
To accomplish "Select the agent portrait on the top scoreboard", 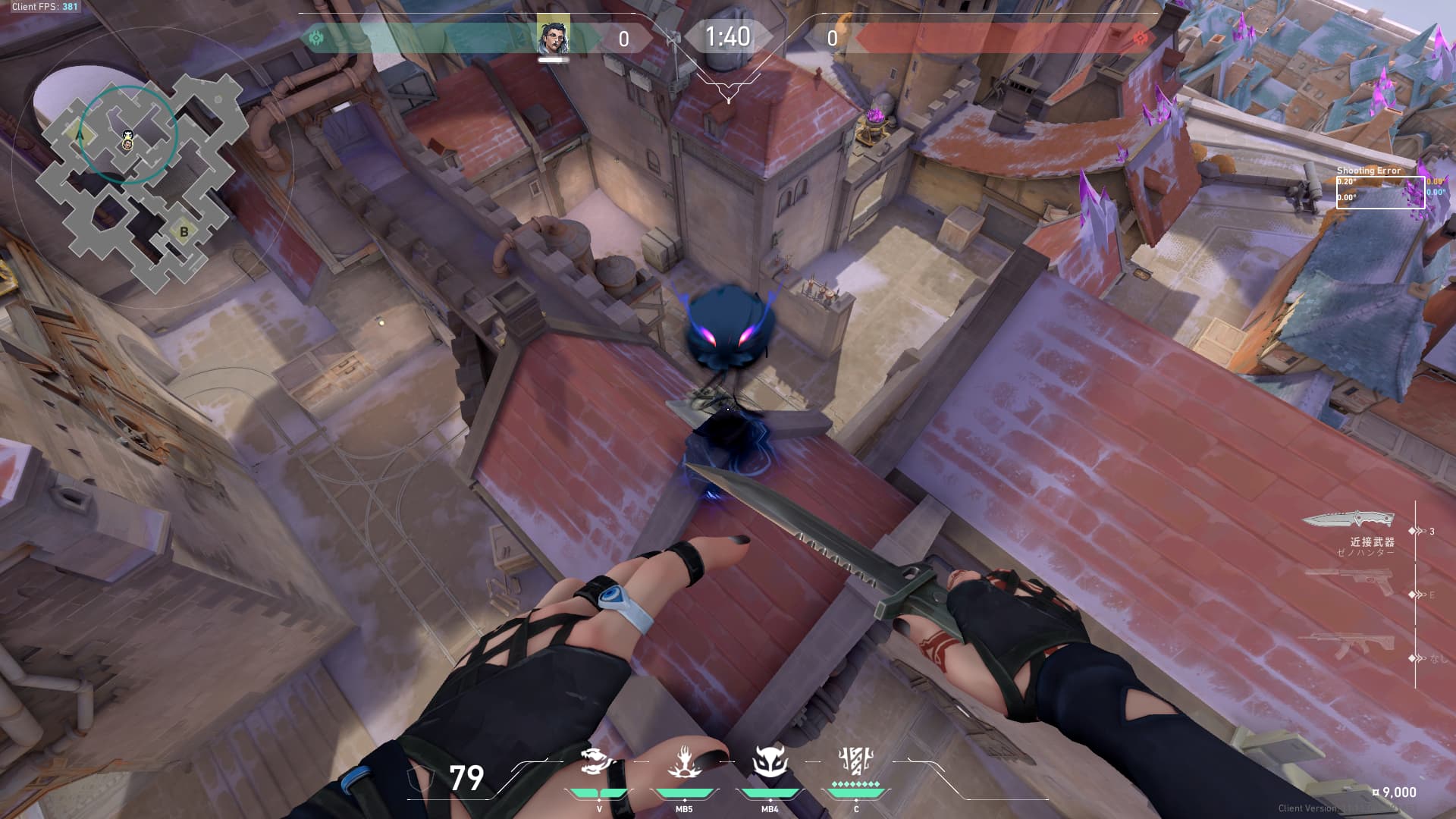I will pos(553,35).
